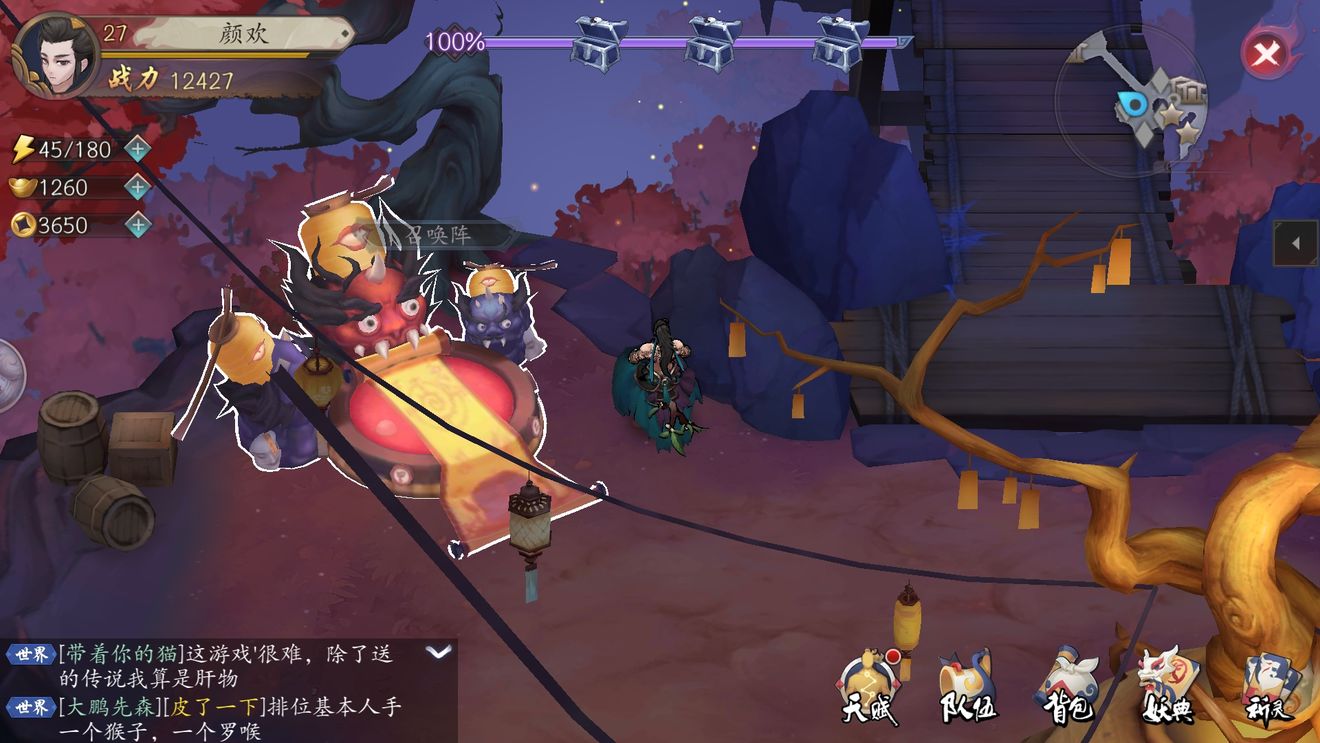Image resolution: width=1320 pixels, height=743 pixels.
Task: Open the 队伍 team menu
Action: tap(966, 688)
